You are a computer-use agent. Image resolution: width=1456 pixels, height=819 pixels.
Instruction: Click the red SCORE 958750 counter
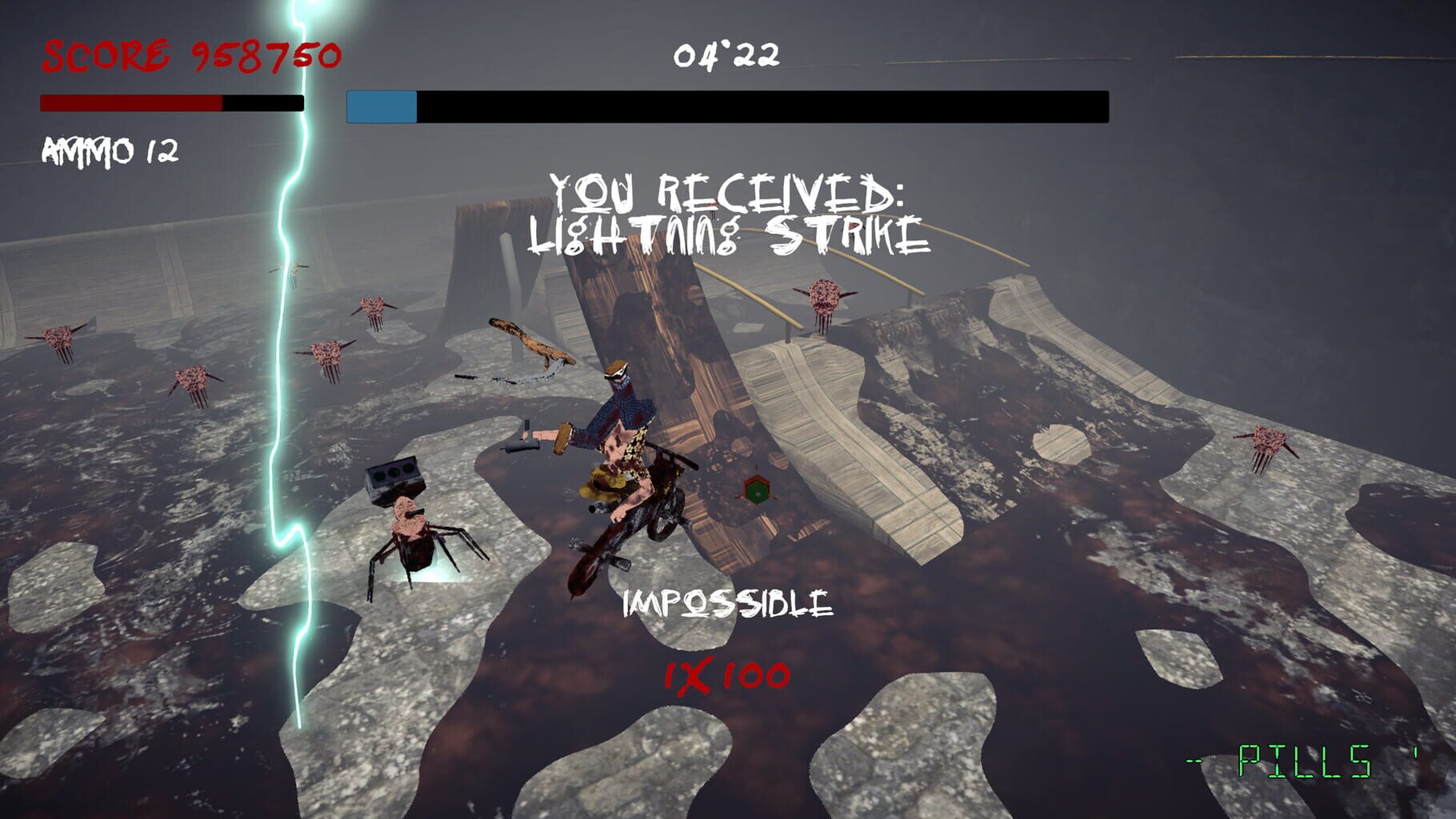(192, 54)
